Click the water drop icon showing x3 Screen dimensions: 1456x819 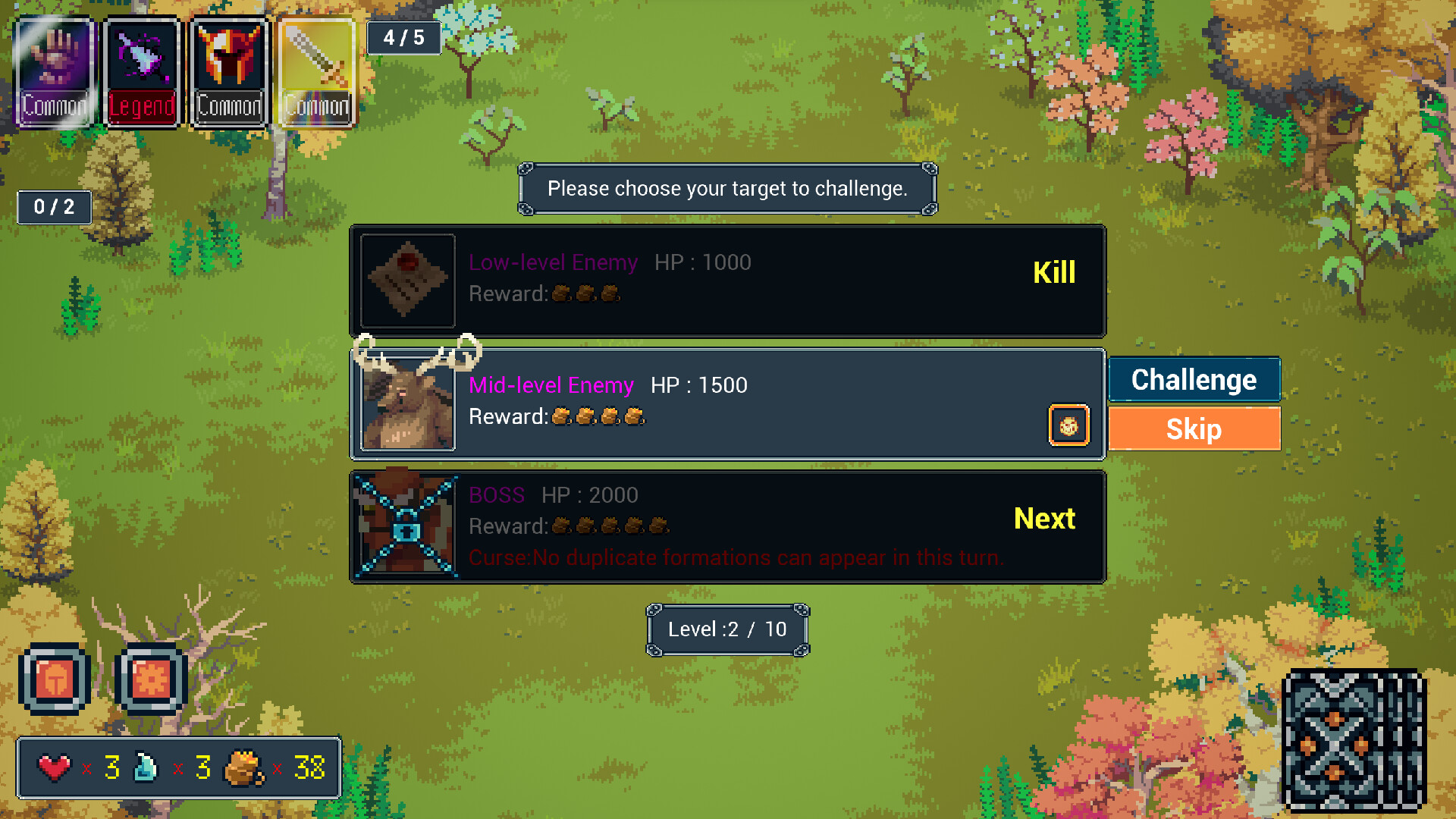pos(146,768)
